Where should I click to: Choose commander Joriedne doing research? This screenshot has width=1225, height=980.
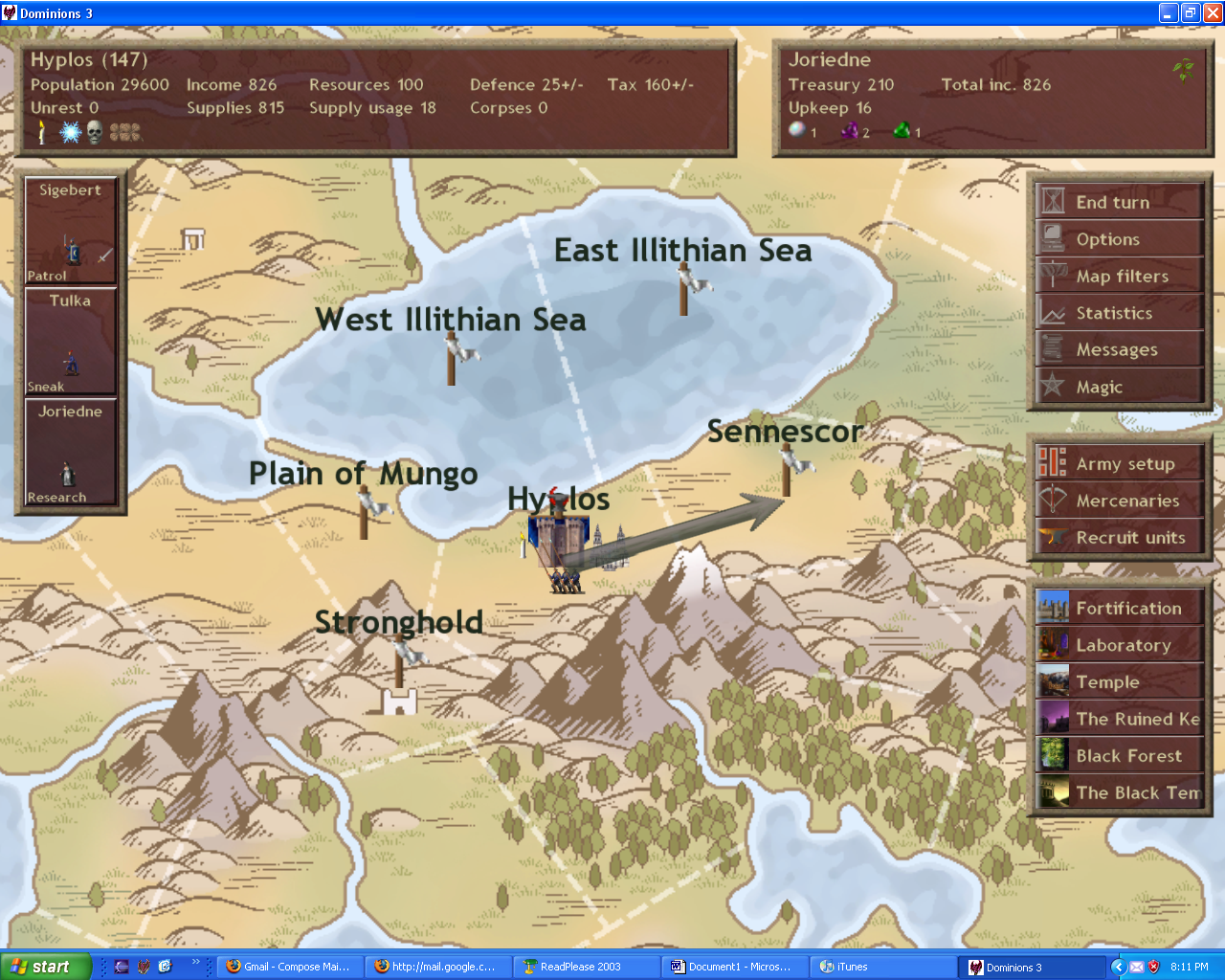pos(70,453)
